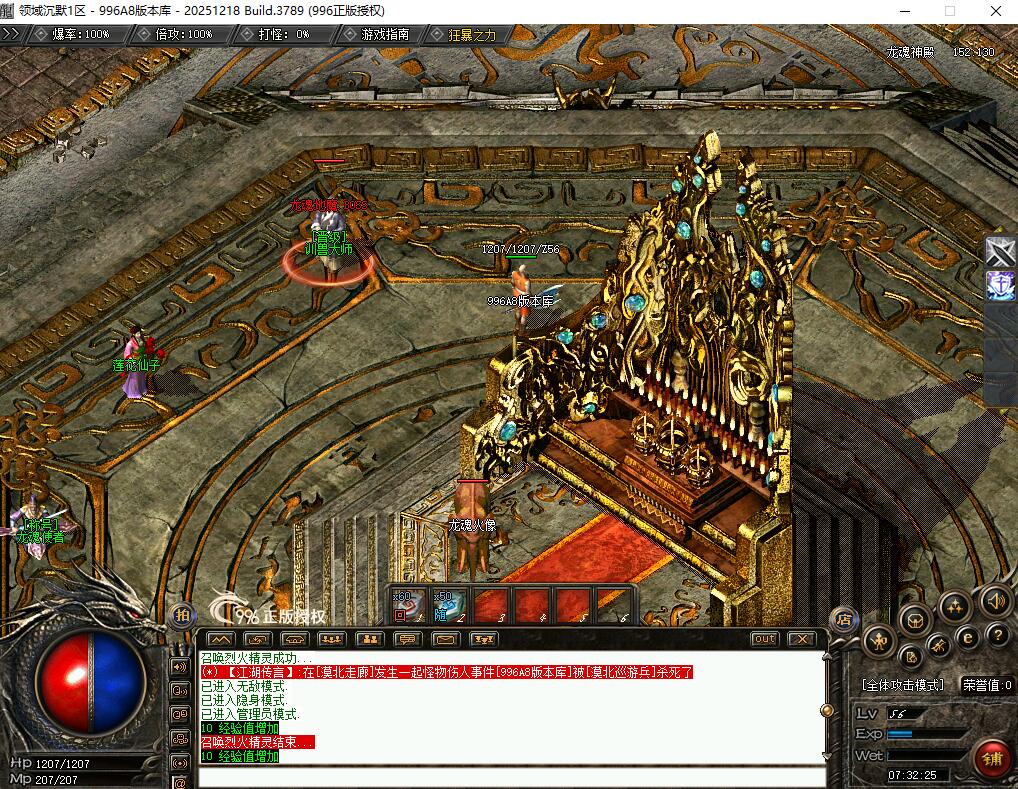
Task: Open the skills panel with the three-sparkle icon
Action: pos(954,606)
